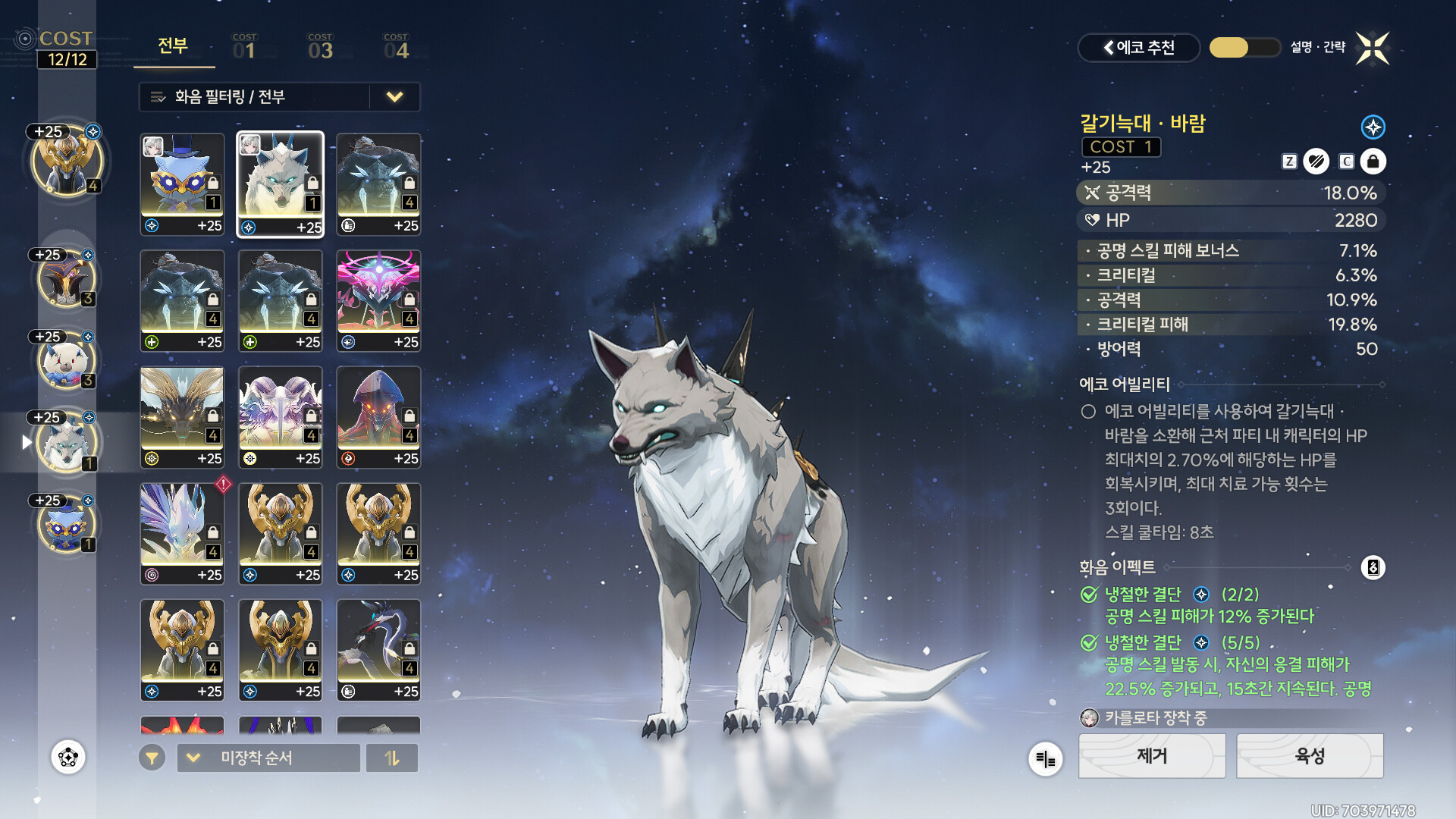The width and height of the screenshot is (1456, 819).
Task: Select the gold-helmet echo in the top equipped slot
Action: pyautogui.click(x=67, y=162)
